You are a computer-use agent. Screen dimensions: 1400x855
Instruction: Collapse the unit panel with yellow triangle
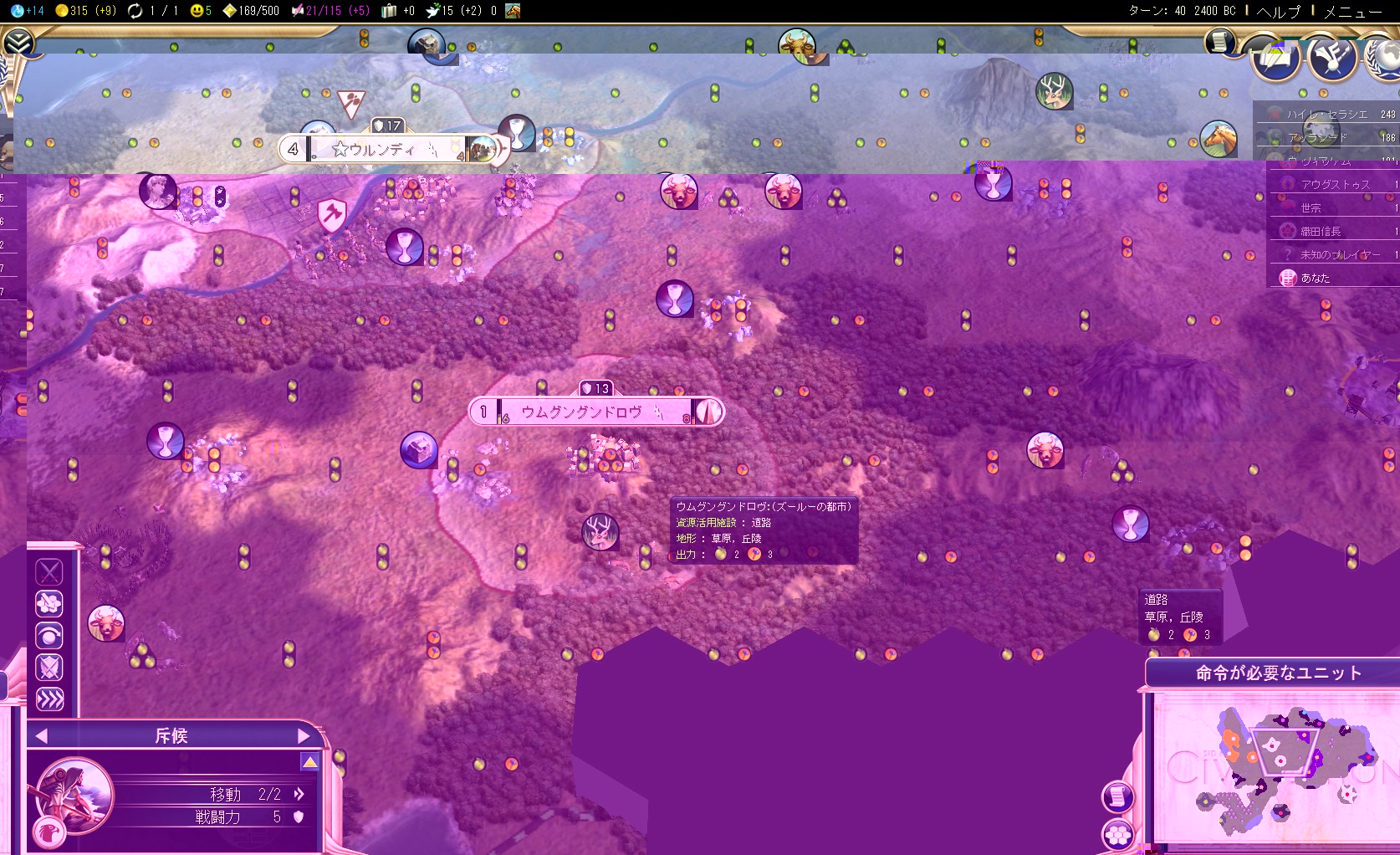309,762
